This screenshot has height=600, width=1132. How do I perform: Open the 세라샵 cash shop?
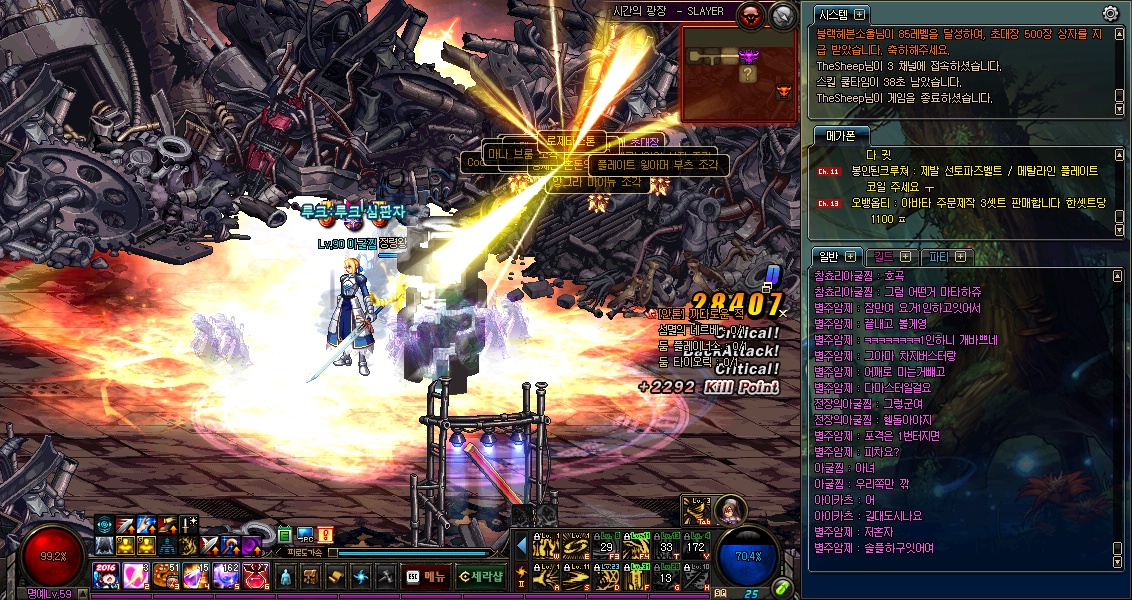(479, 576)
